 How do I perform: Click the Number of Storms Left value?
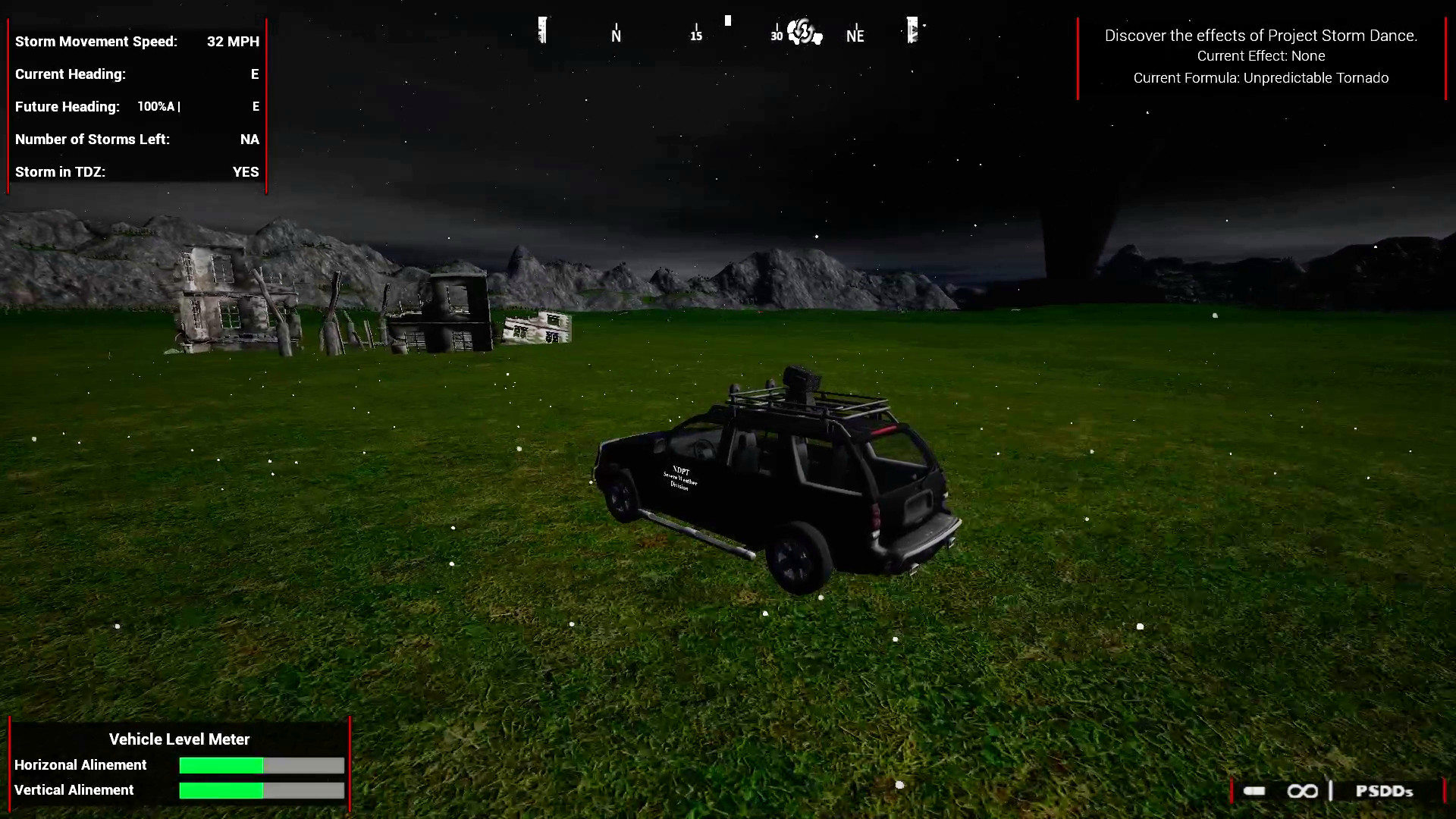tap(249, 139)
